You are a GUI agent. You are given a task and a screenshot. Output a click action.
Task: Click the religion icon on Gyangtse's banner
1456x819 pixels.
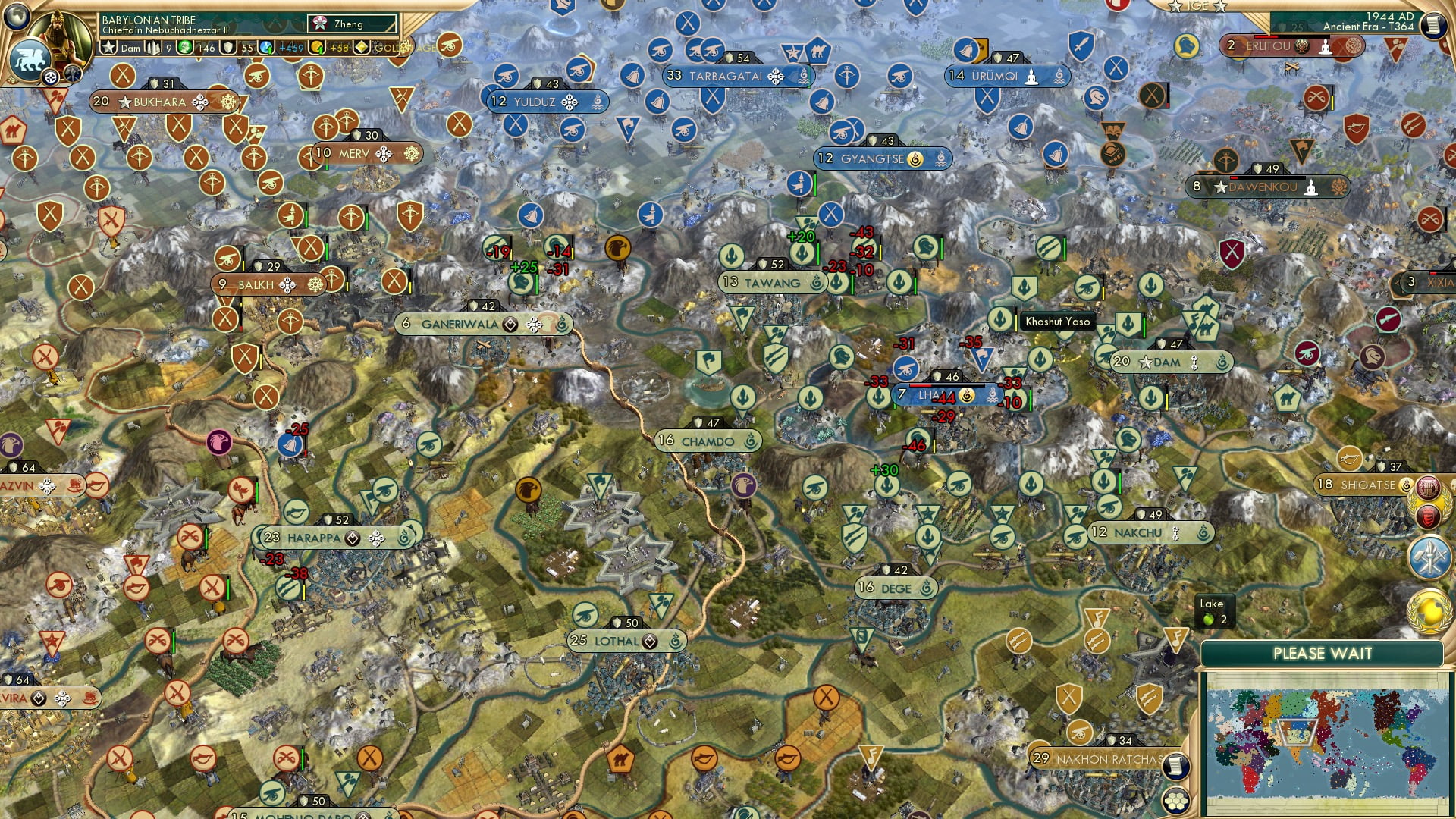tap(915, 159)
